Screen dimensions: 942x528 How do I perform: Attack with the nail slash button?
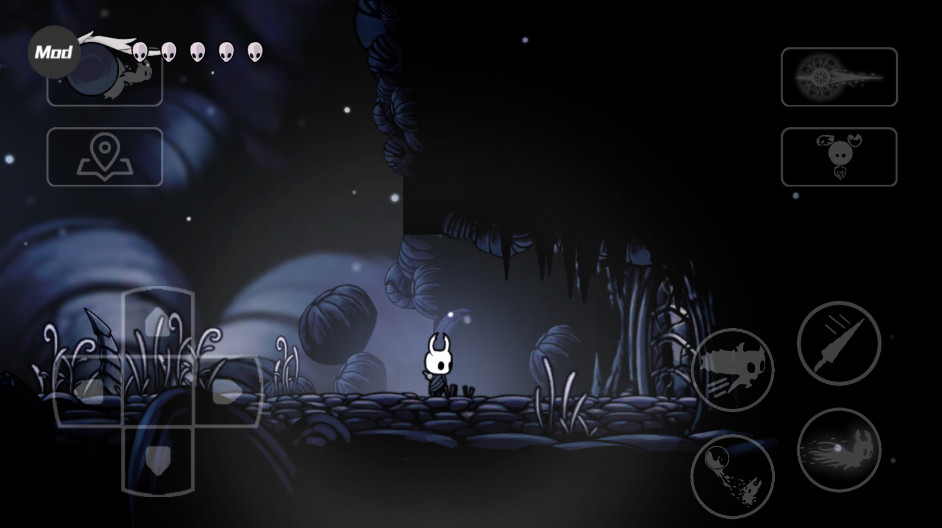838,343
